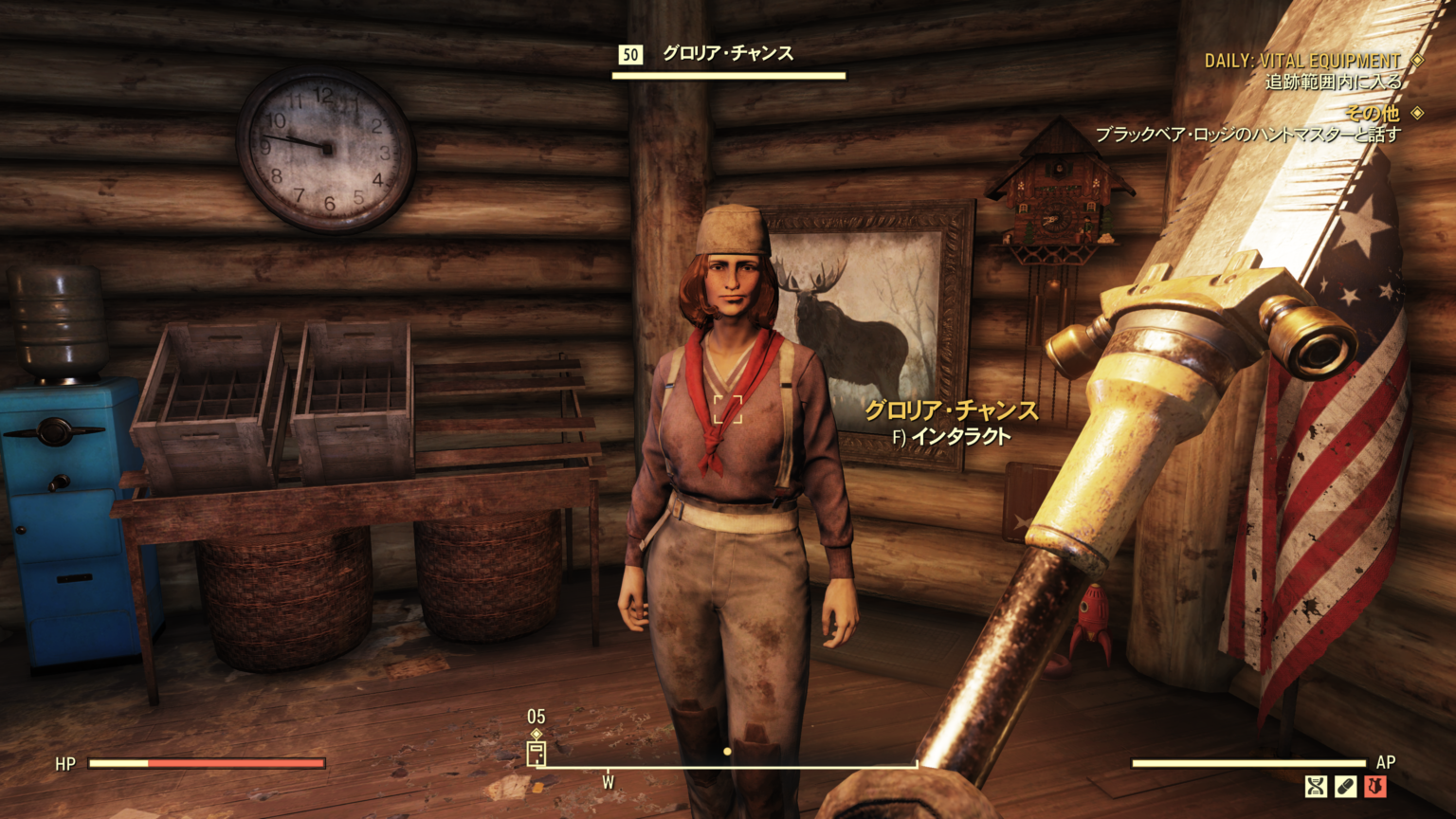Click the DAILY: VITAL EQUIPMENT quest title
The width and height of the screenshot is (1456, 819).
[x=1301, y=57]
